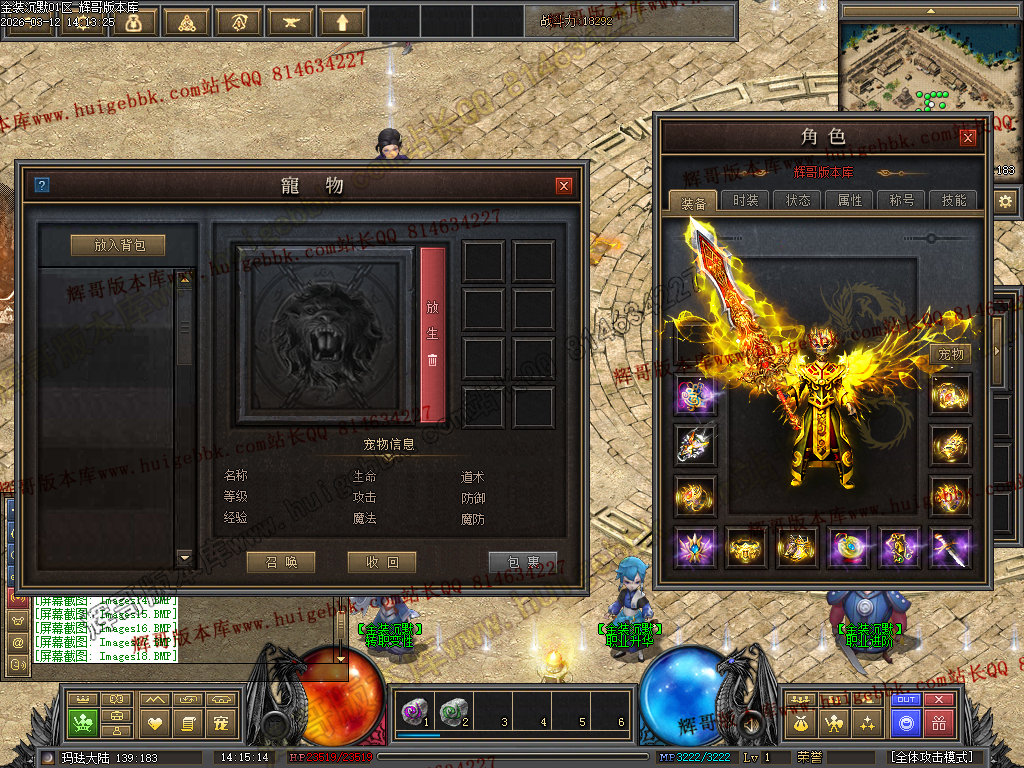1024x768 pixels.
Task: Select the dagger equipment slot
Action: (949, 547)
